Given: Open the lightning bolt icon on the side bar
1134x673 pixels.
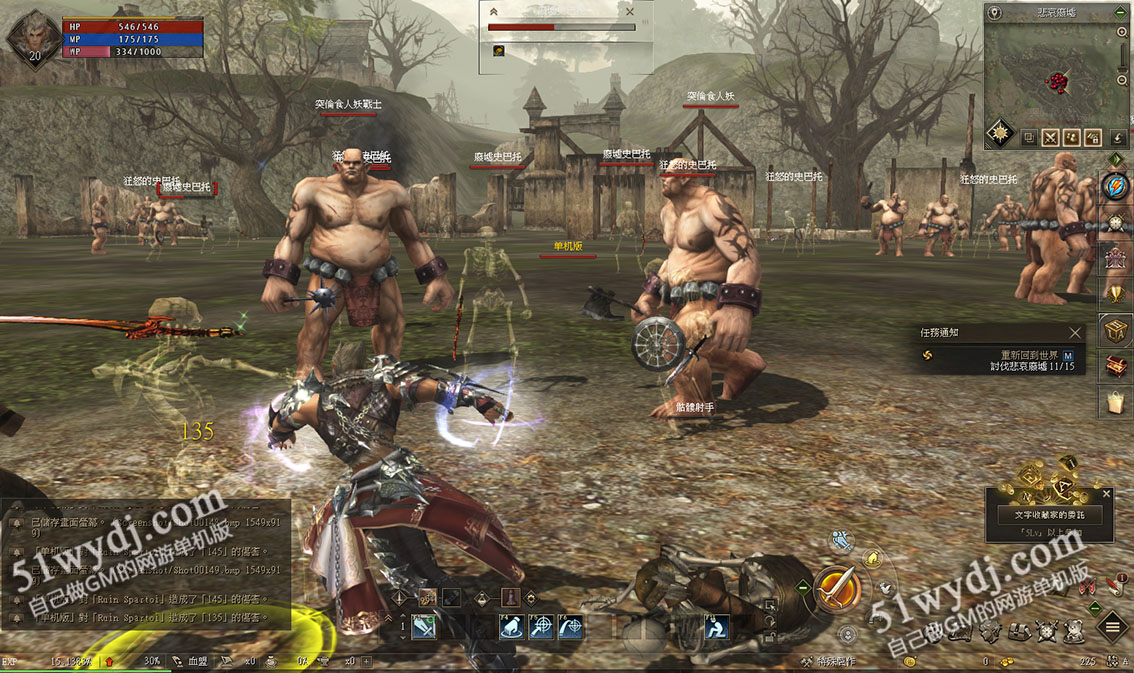Looking at the screenshot, I should point(1115,186).
